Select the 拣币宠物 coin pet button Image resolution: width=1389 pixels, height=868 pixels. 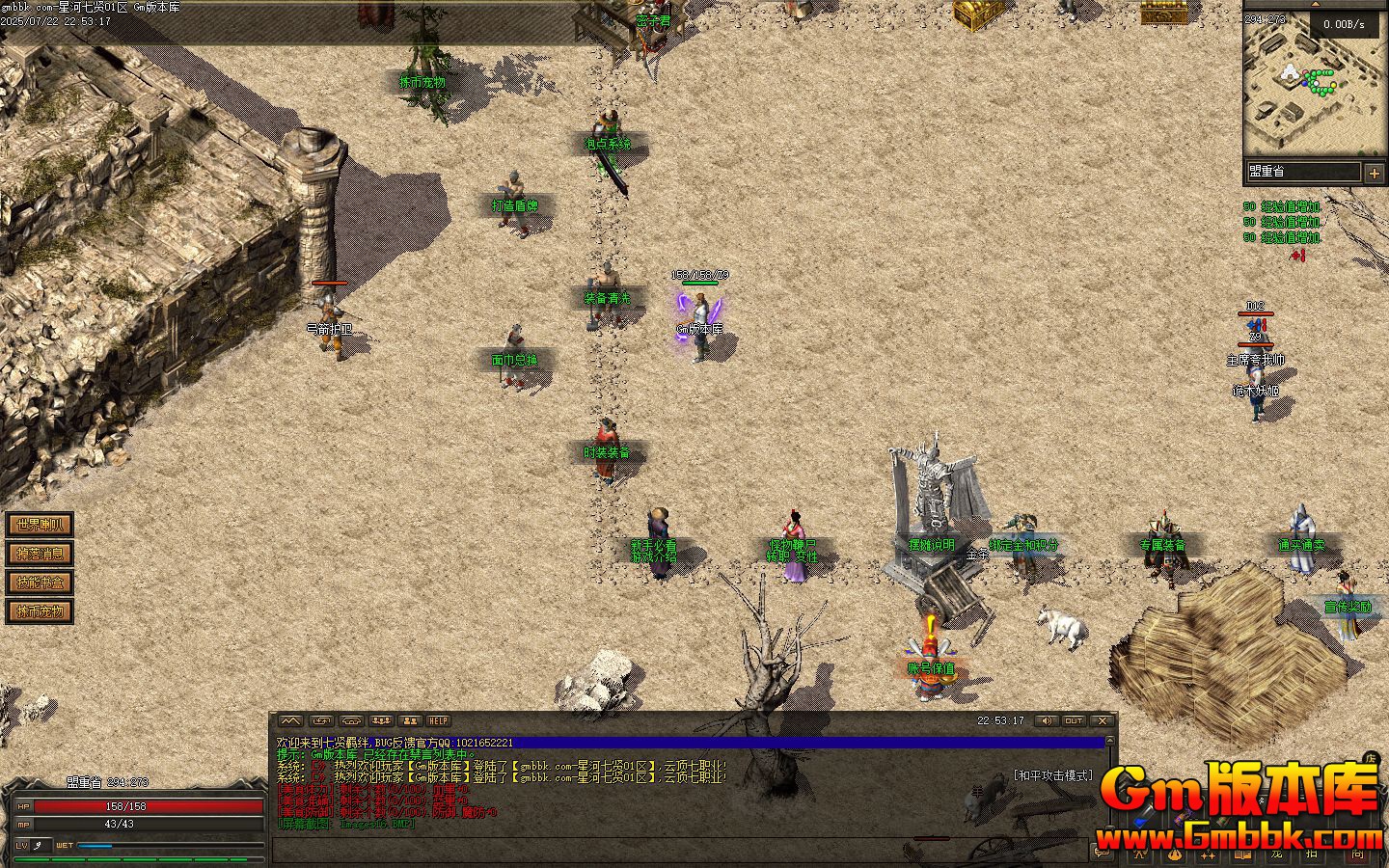(x=40, y=611)
